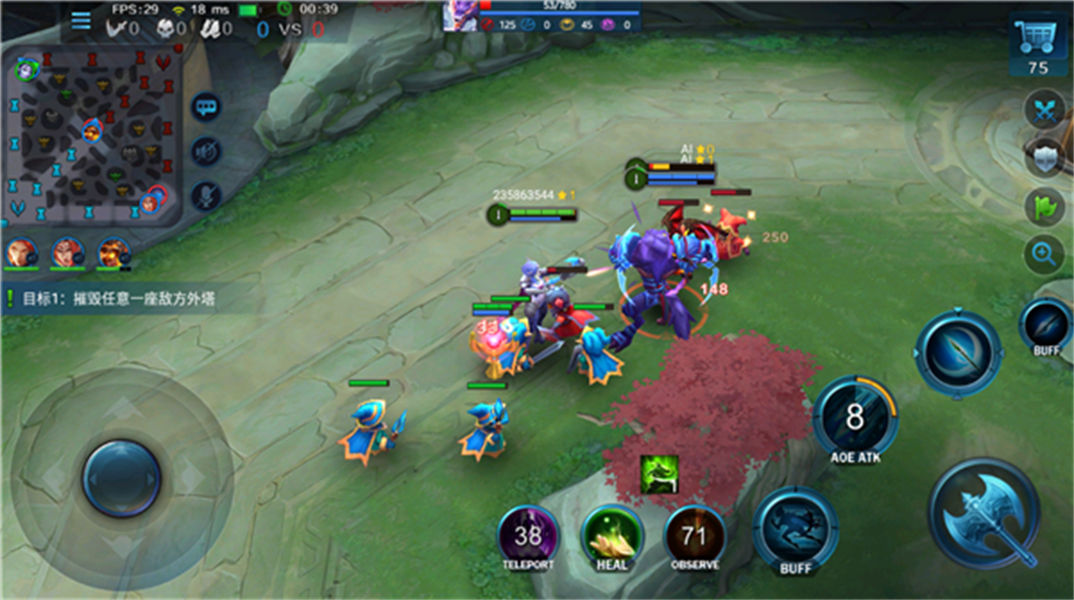Image resolution: width=1074 pixels, height=600 pixels.
Task: Tap the crossed swords button
Action: tap(1045, 109)
